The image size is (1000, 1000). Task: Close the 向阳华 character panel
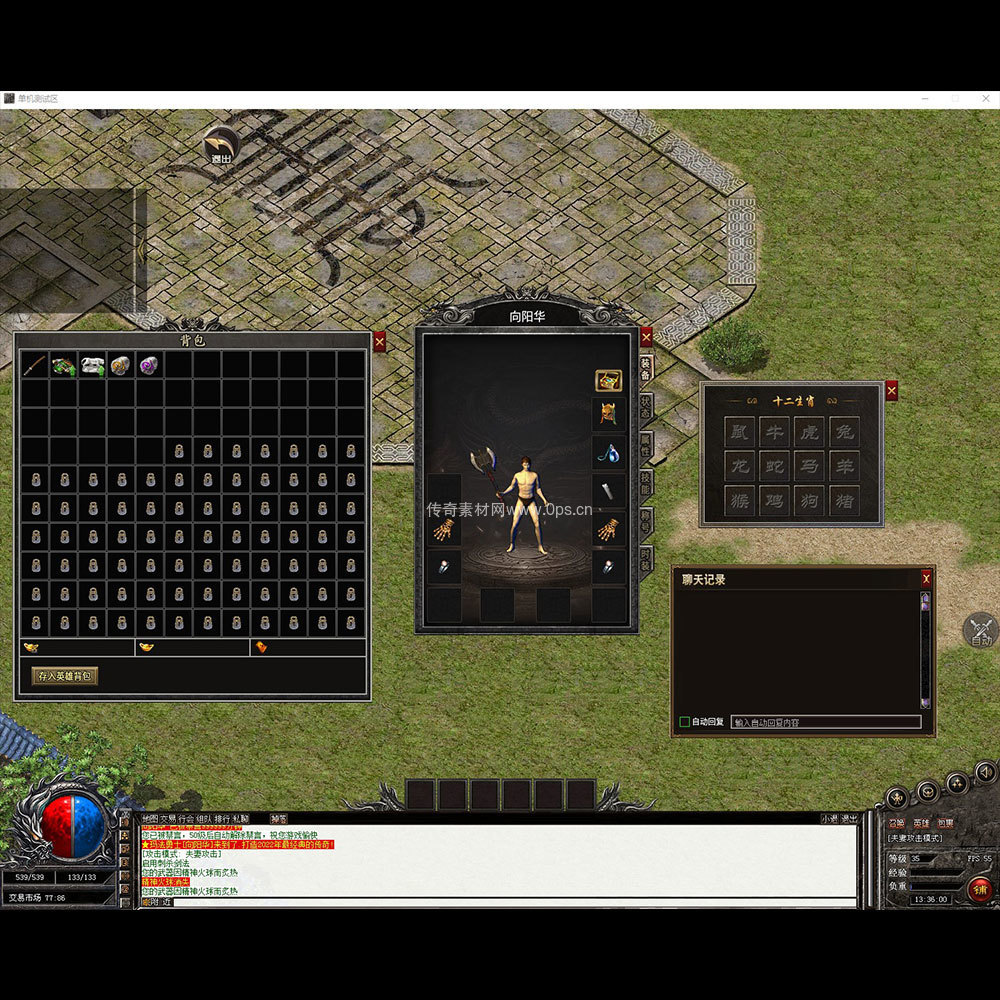tap(646, 337)
